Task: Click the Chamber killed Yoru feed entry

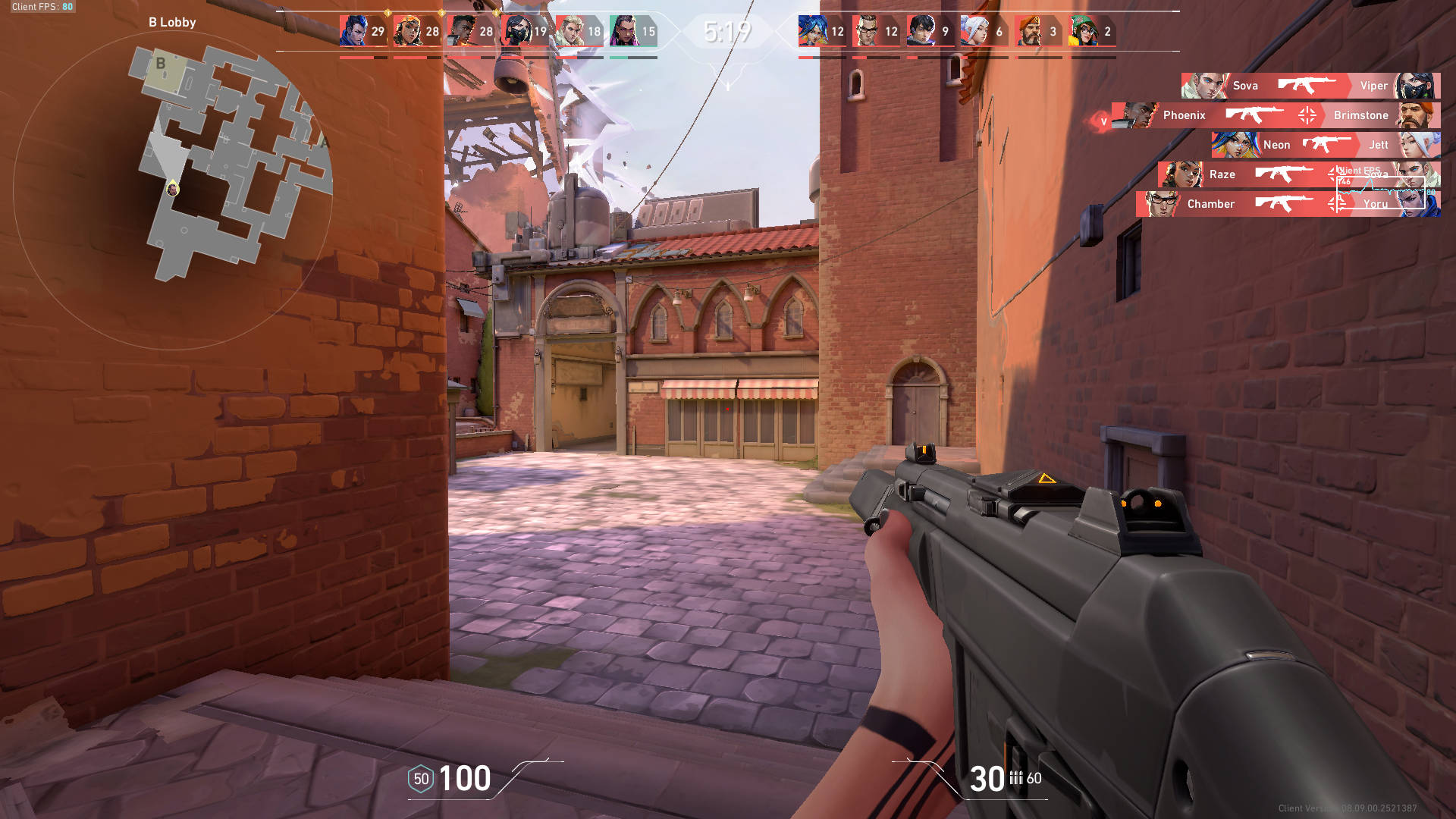Action: (1288, 204)
